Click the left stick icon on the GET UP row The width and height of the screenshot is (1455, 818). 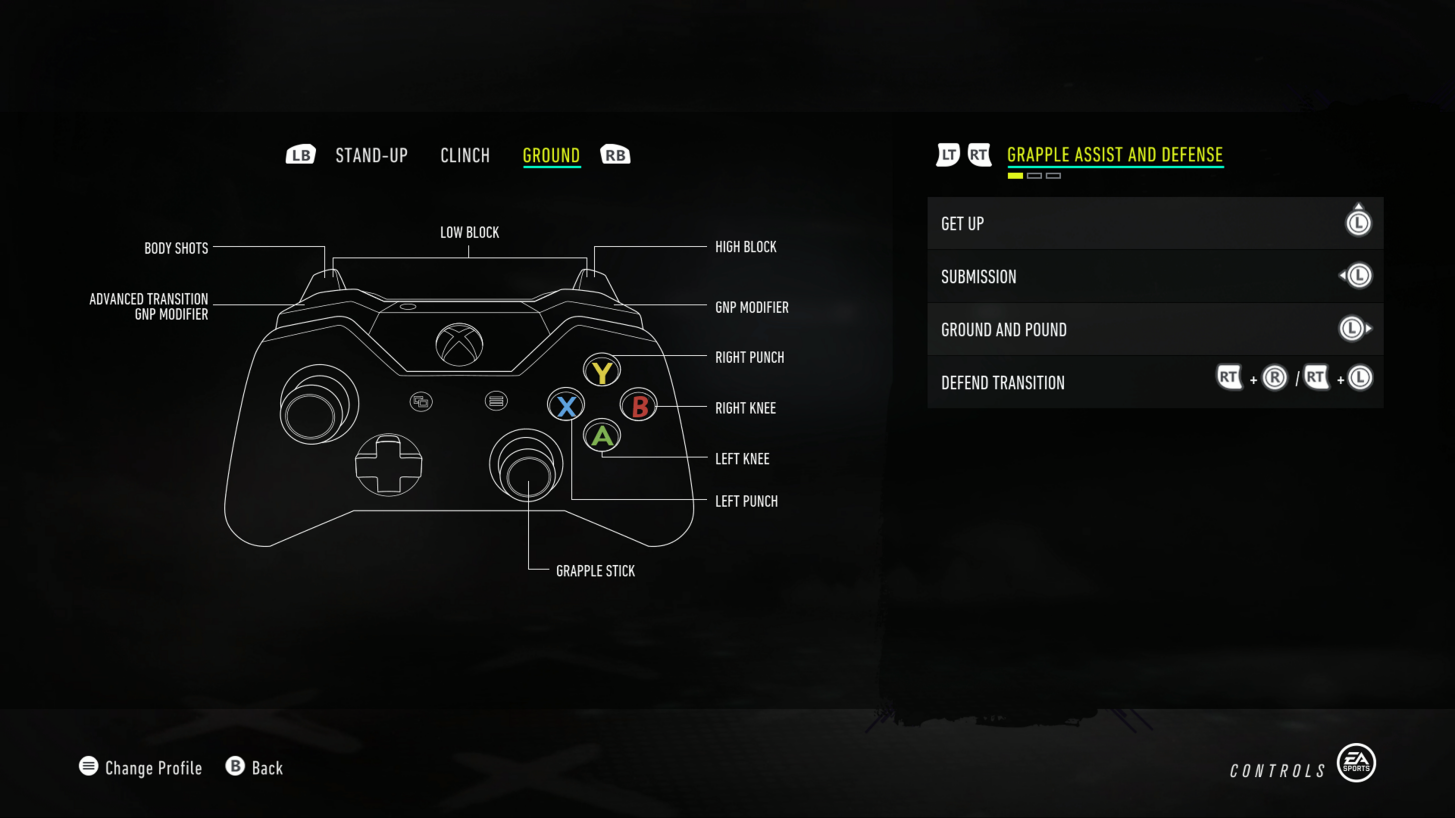tap(1358, 224)
